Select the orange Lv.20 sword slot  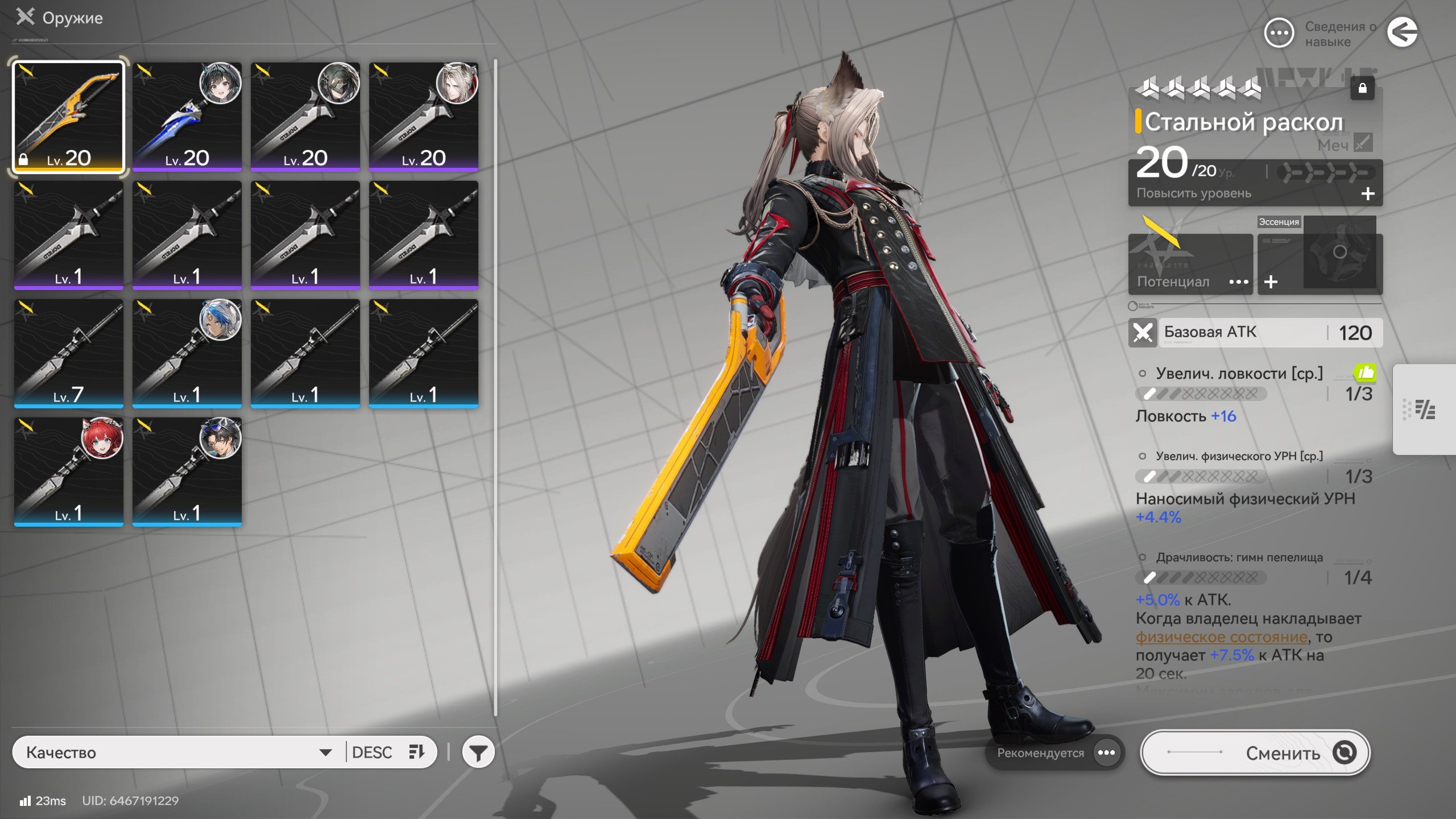point(68,117)
